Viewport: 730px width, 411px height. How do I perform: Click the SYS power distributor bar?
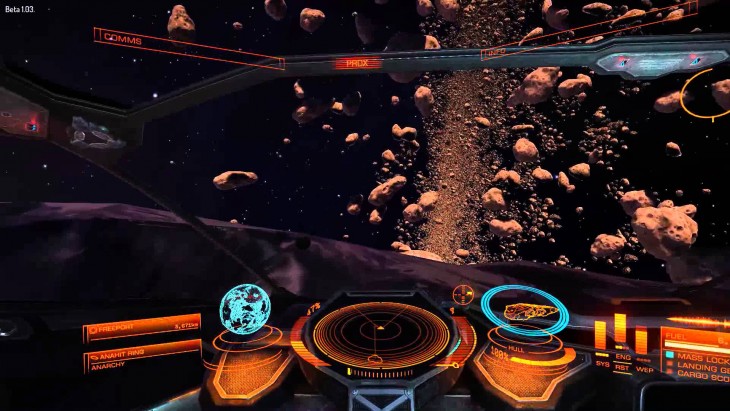tap(600, 335)
